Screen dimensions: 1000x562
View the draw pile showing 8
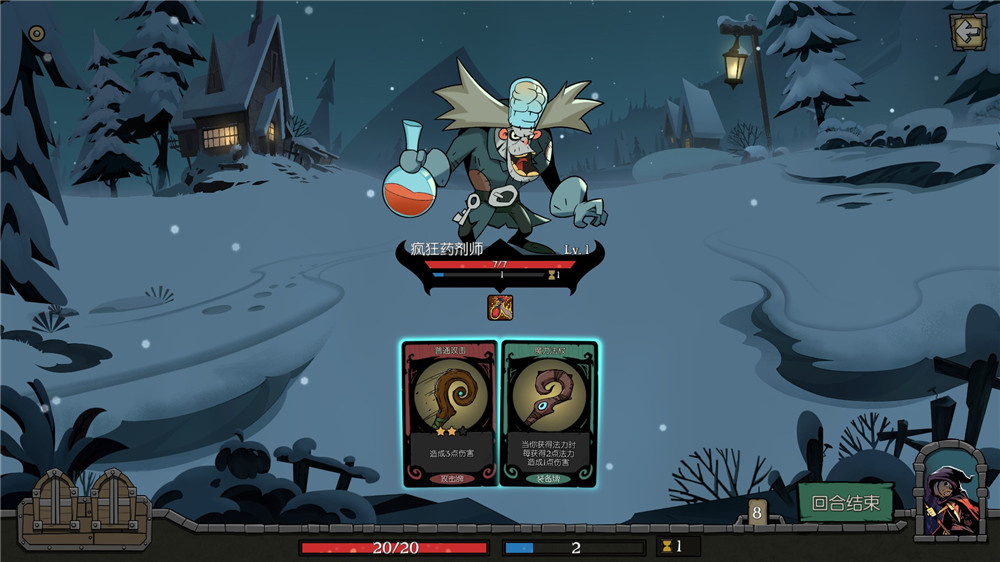[757, 512]
